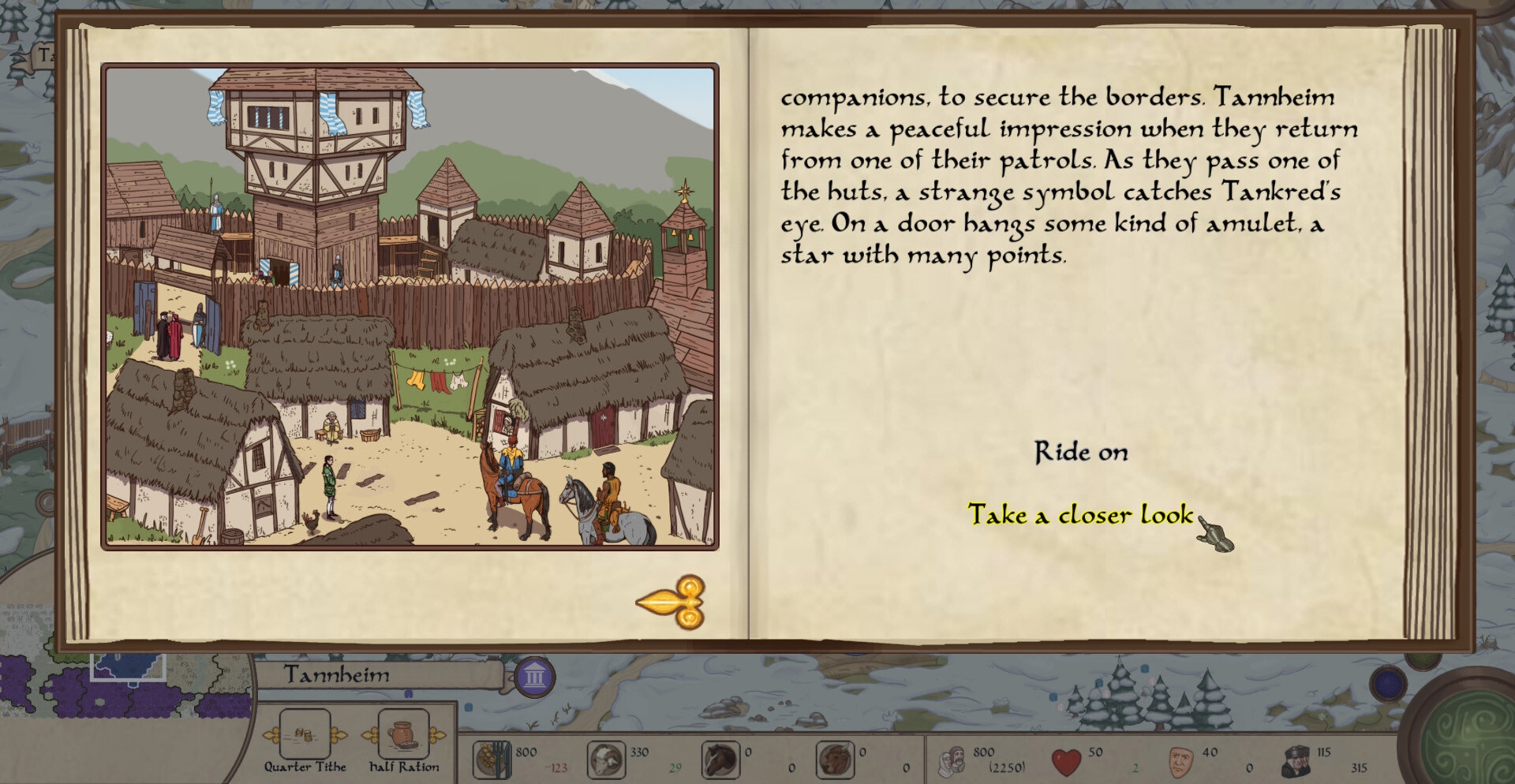Image resolution: width=1515 pixels, height=784 pixels.
Task: Select "Take a closer look"
Action: click(x=1080, y=515)
